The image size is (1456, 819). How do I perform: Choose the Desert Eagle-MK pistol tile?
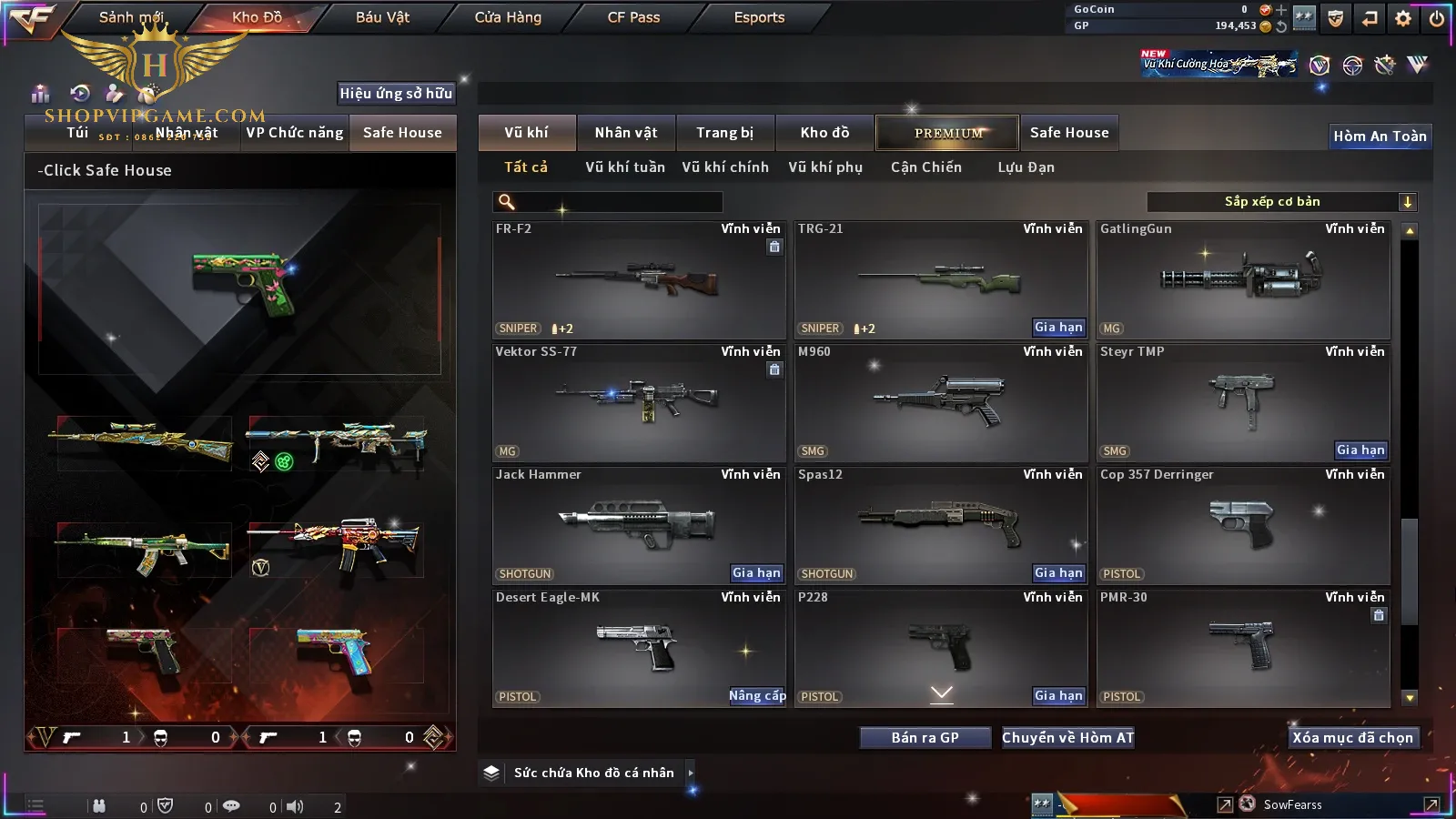coord(639,648)
